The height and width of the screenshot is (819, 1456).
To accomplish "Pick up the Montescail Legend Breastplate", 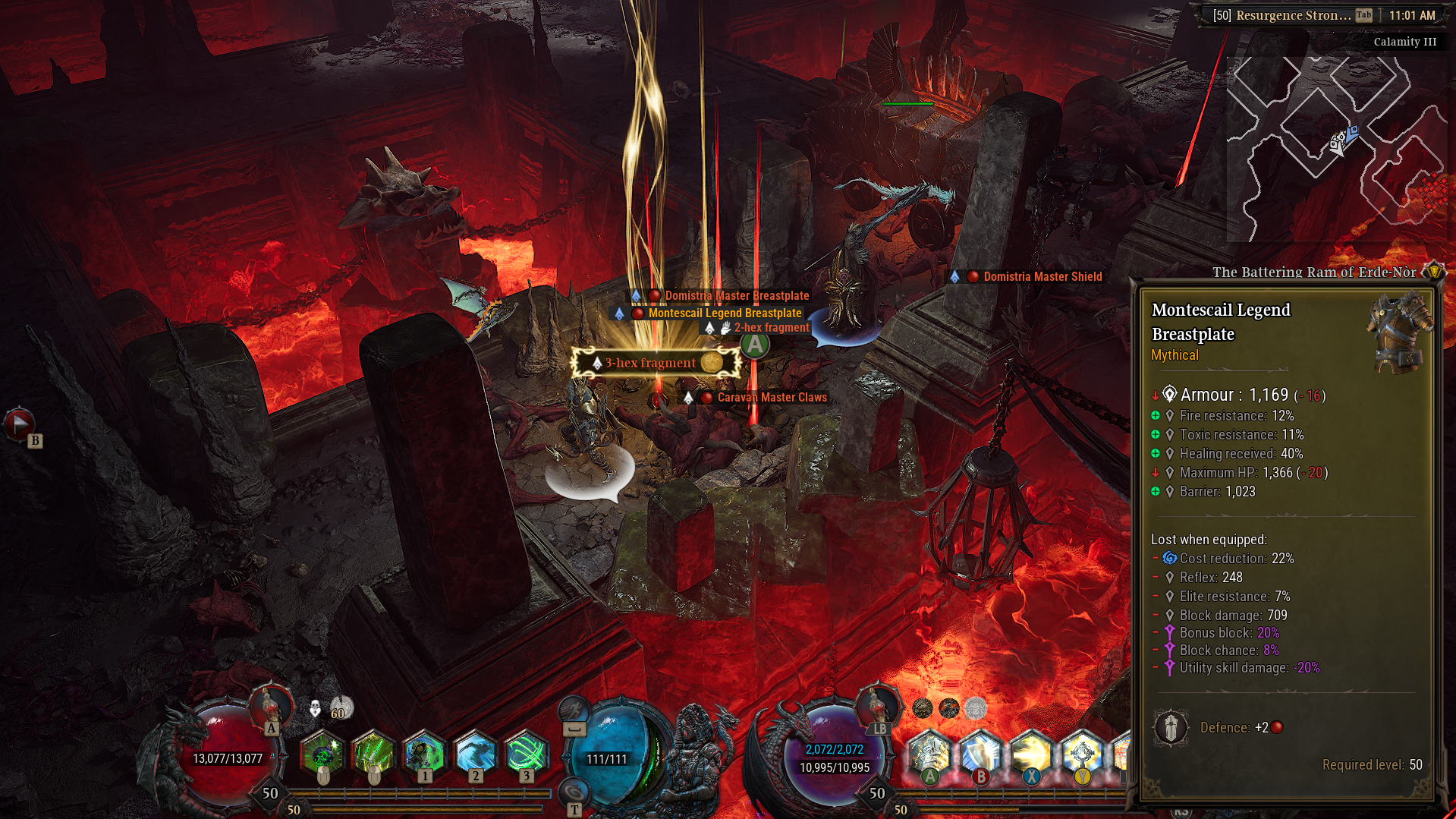I will click(723, 312).
